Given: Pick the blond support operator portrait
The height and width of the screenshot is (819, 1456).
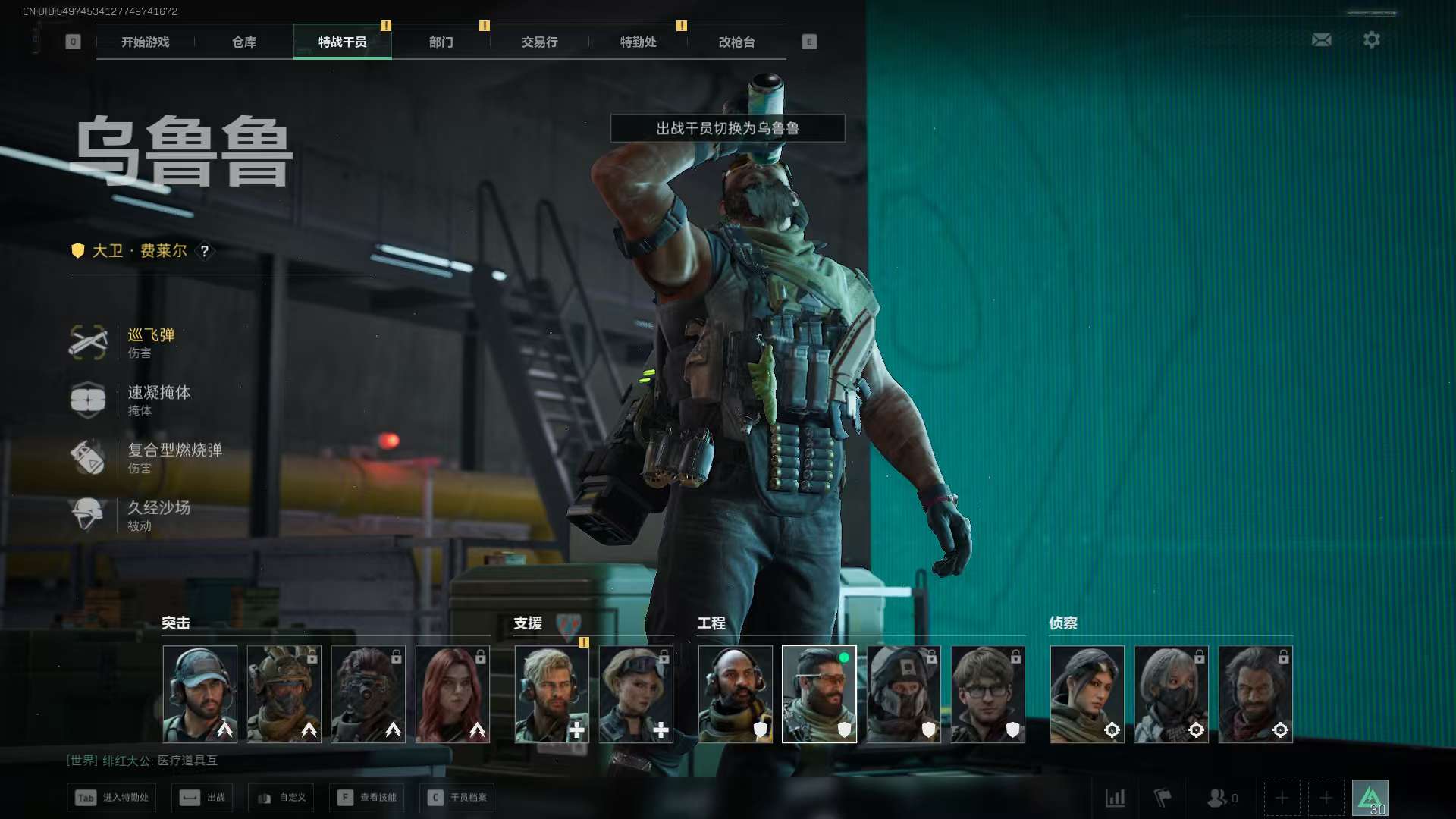Looking at the screenshot, I should (551, 694).
